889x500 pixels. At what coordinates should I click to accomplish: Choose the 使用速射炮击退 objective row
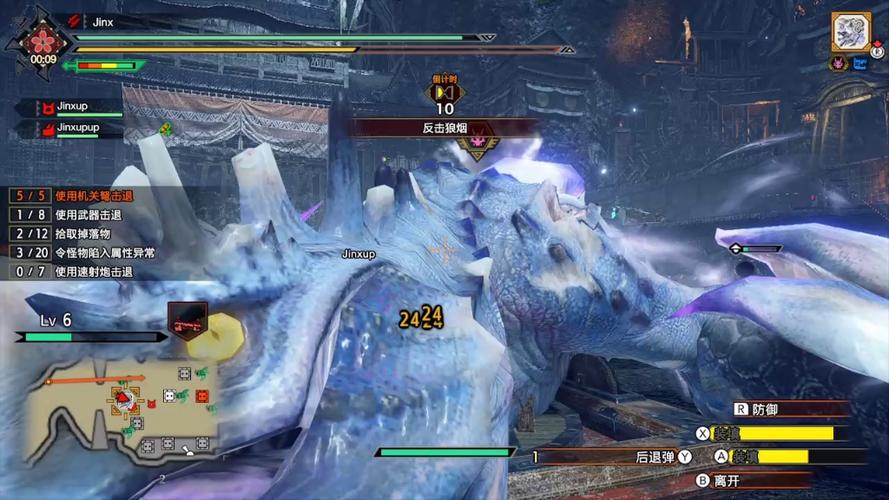(75, 272)
